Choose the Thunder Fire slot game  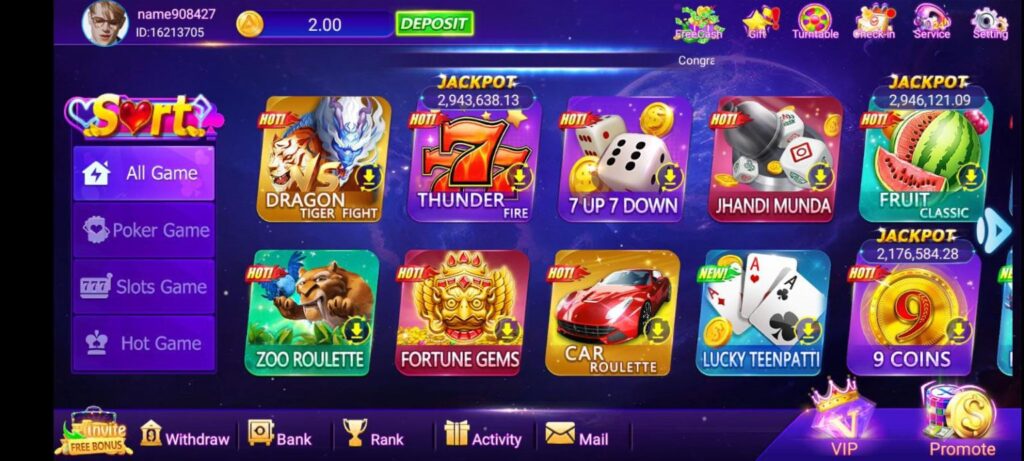pyautogui.click(x=474, y=160)
